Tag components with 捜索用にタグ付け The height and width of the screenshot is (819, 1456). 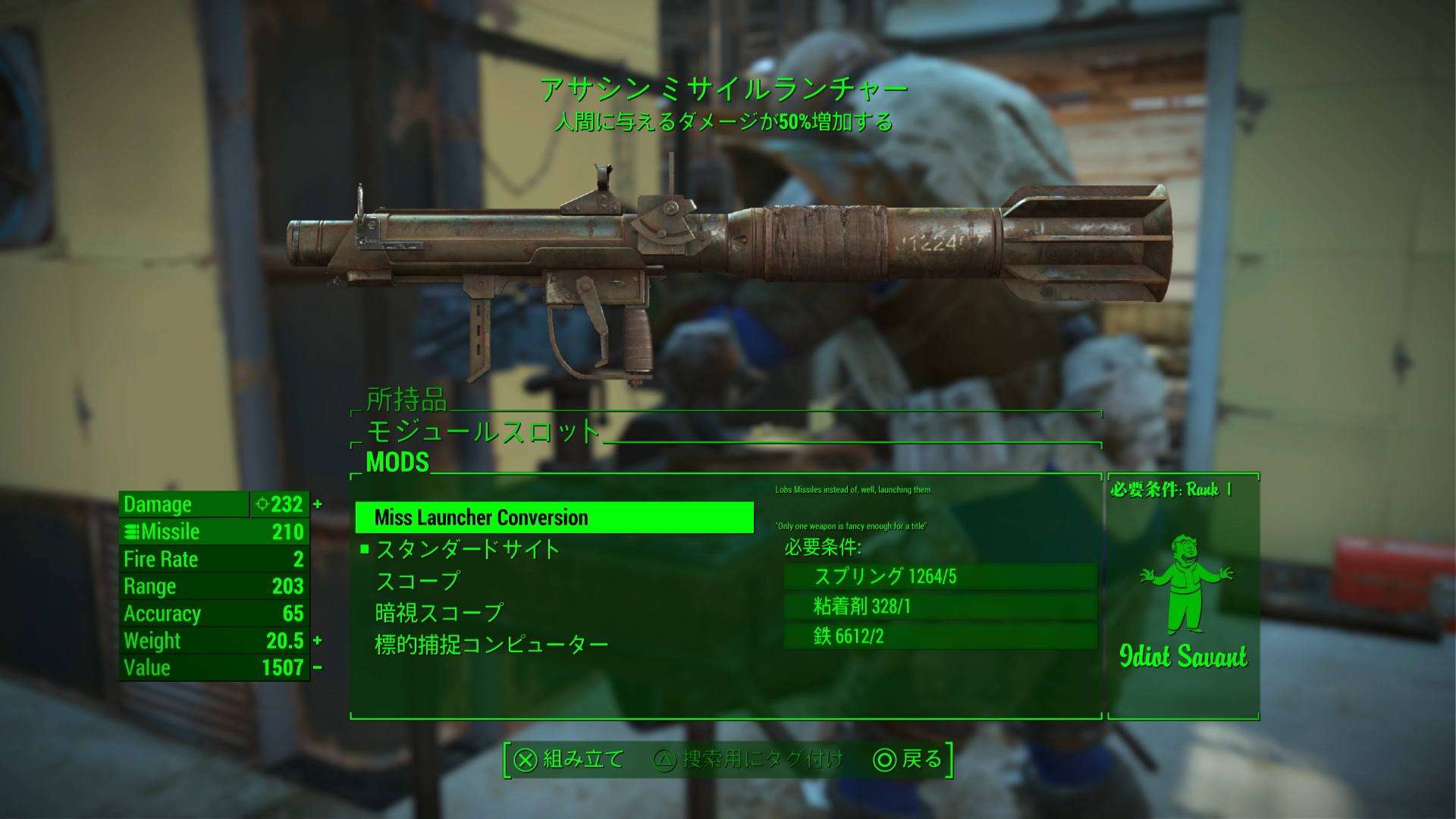point(748,759)
